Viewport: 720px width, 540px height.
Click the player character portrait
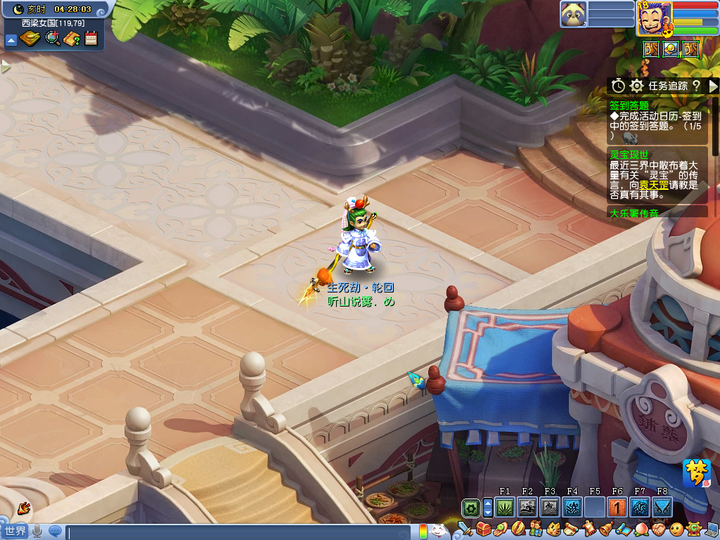point(655,17)
